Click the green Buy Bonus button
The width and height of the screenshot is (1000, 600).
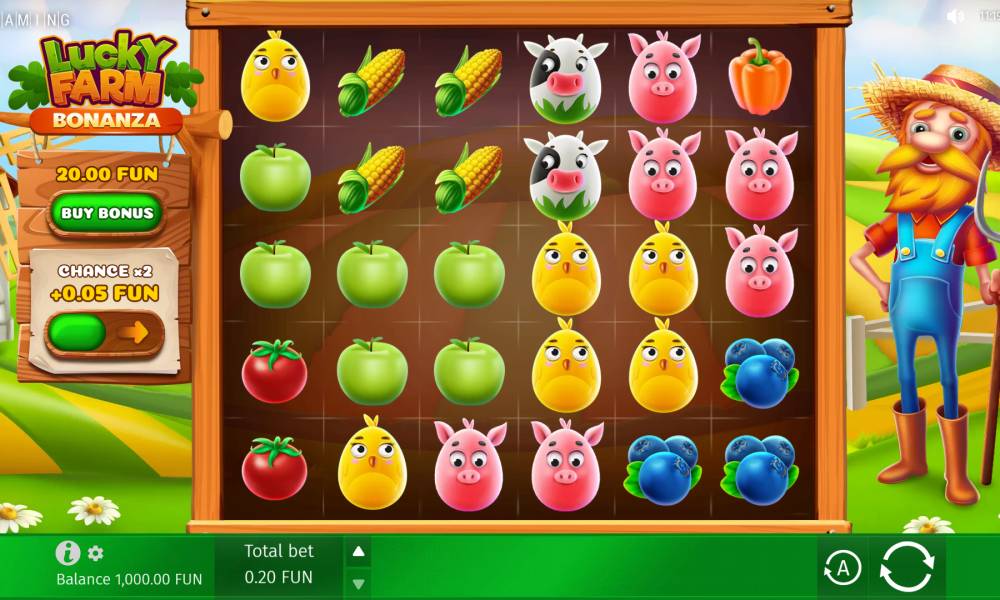pyautogui.click(x=107, y=213)
